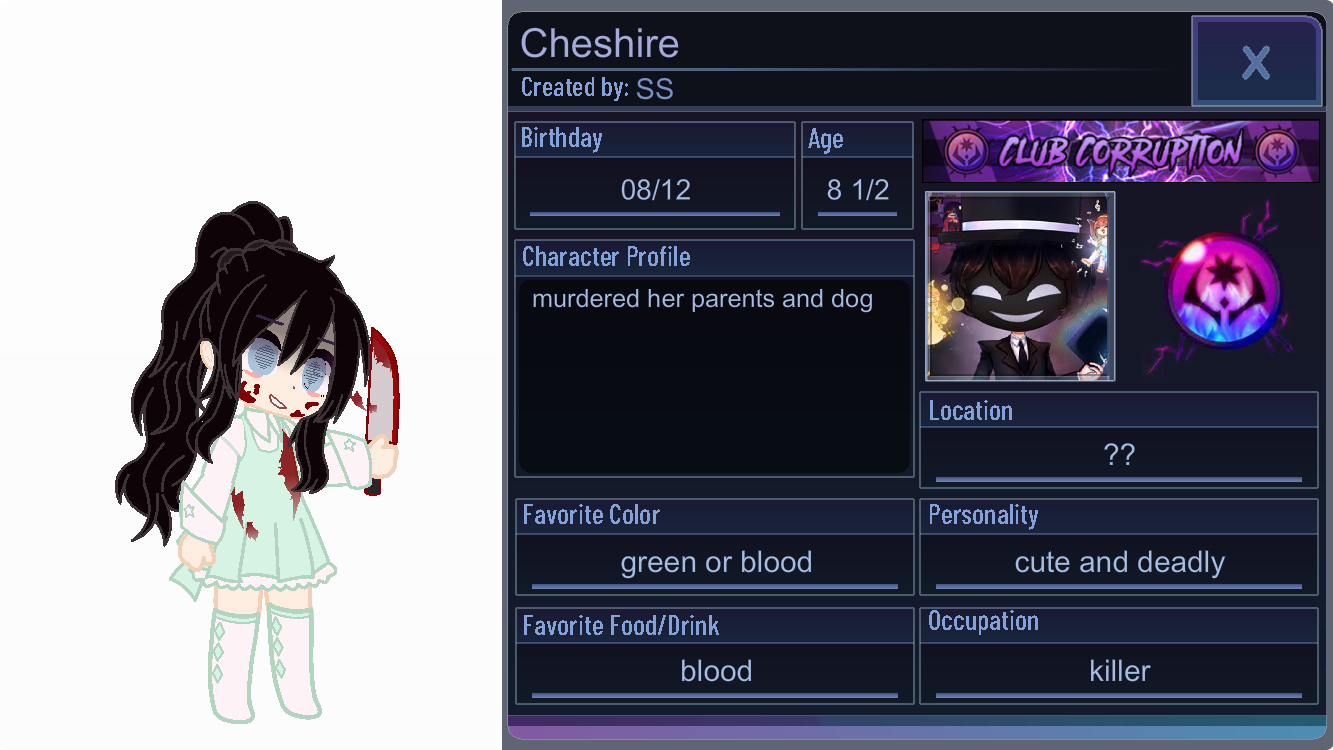
Task: Close the character profile panel
Action: pyautogui.click(x=1256, y=62)
